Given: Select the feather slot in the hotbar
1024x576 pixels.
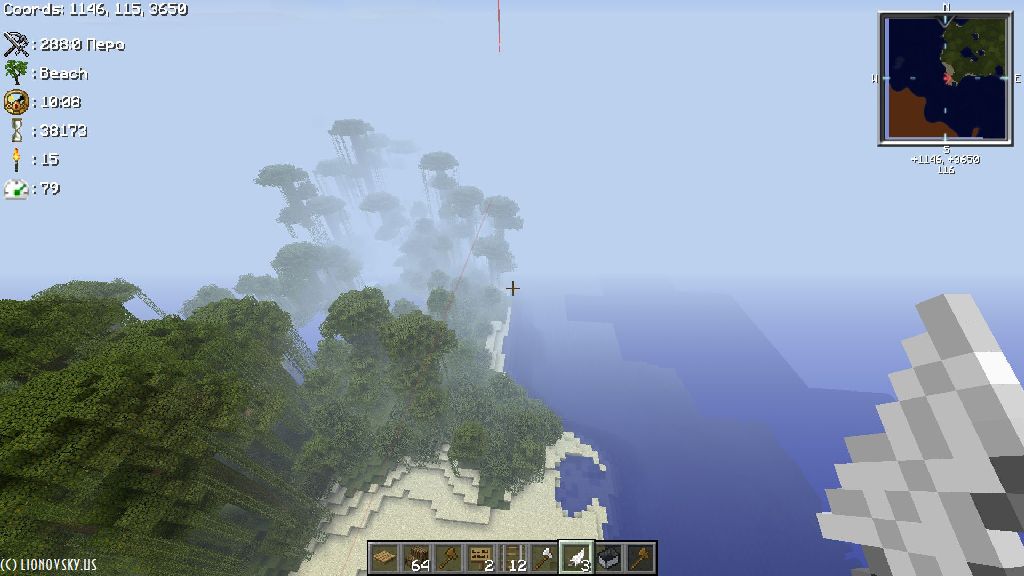Looking at the screenshot, I should coord(576,557).
